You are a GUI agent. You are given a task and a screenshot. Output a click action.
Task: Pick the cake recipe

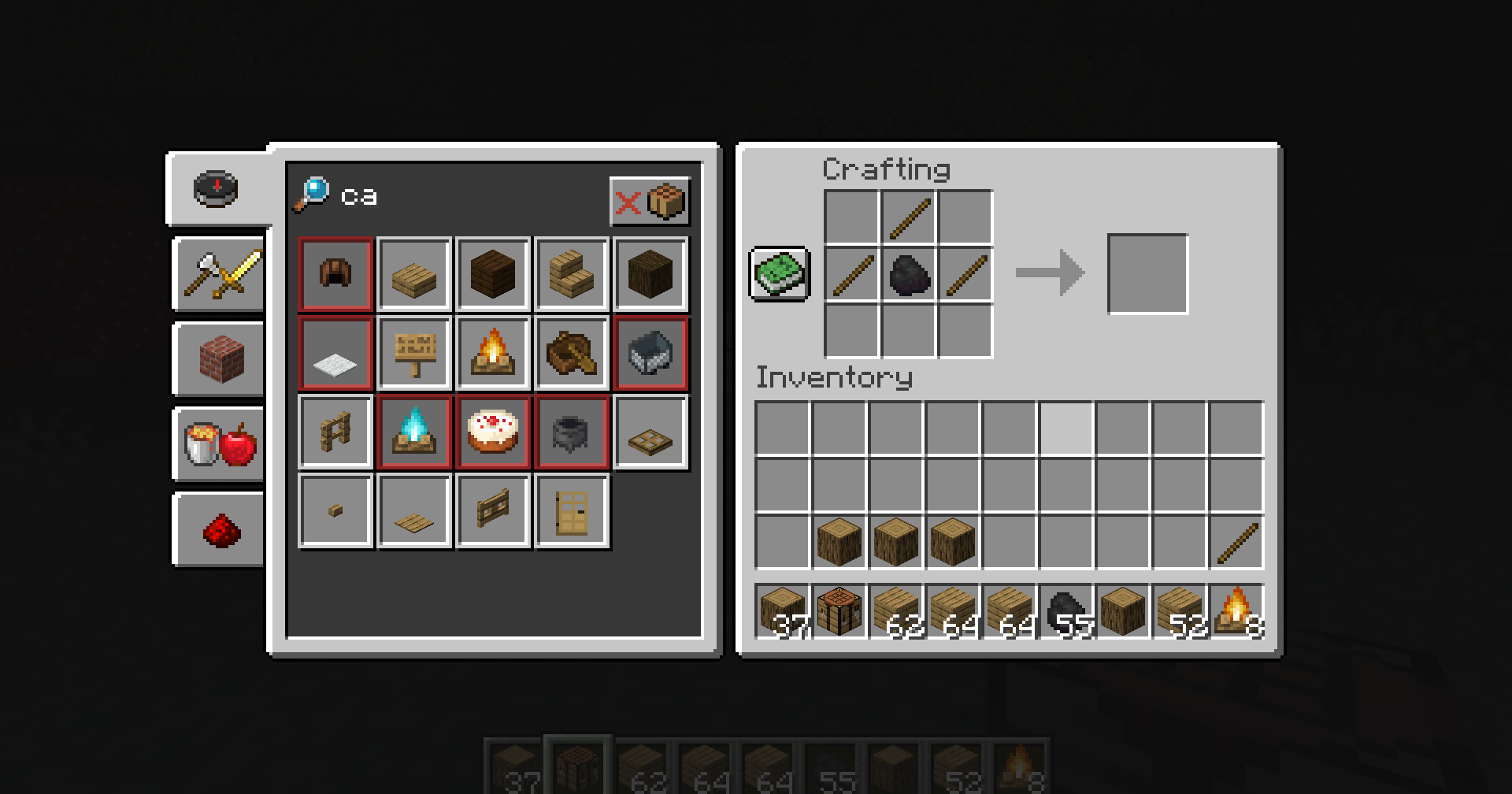[x=493, y=432]
